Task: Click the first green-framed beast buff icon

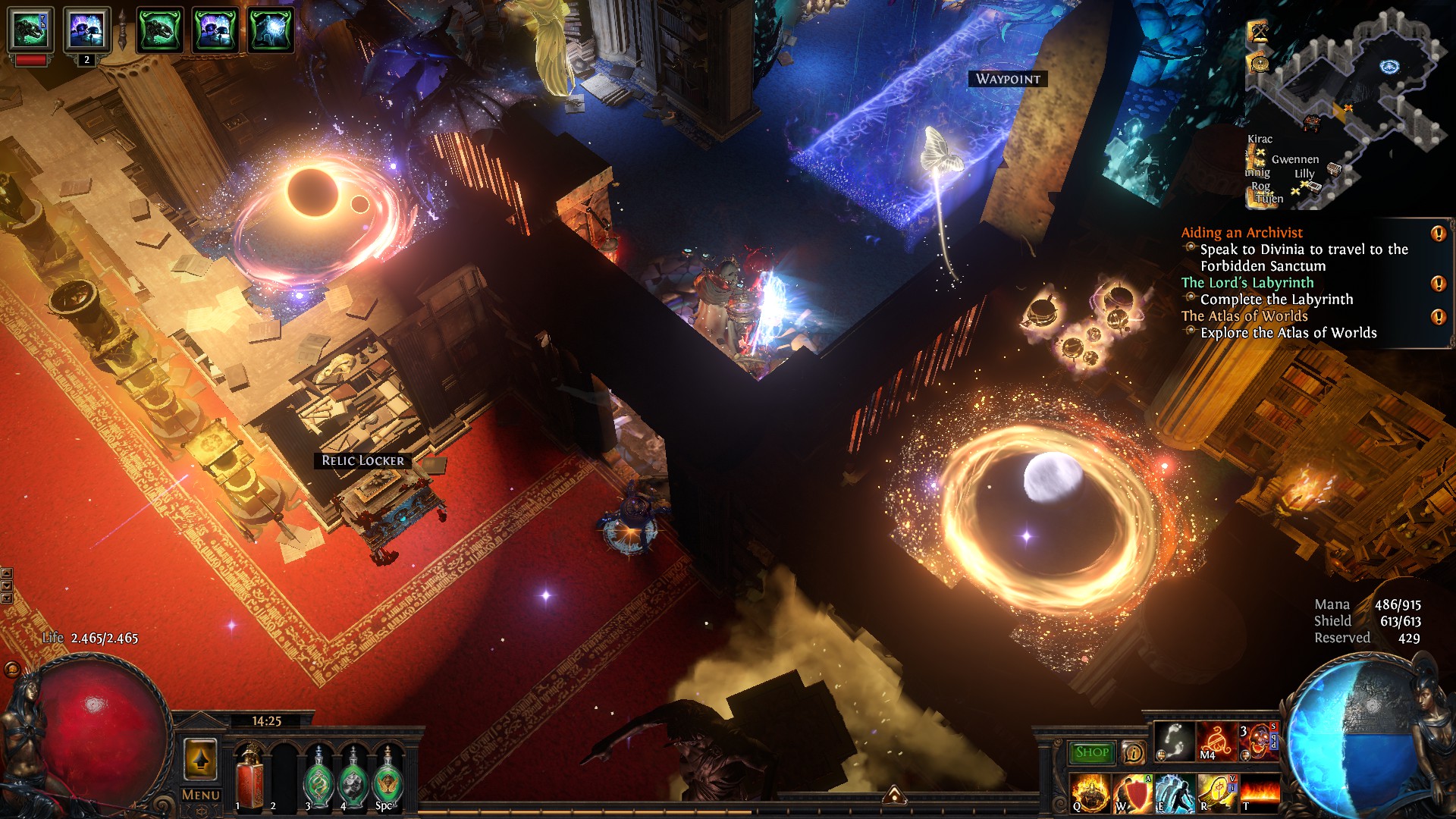Action: [30, 30]
